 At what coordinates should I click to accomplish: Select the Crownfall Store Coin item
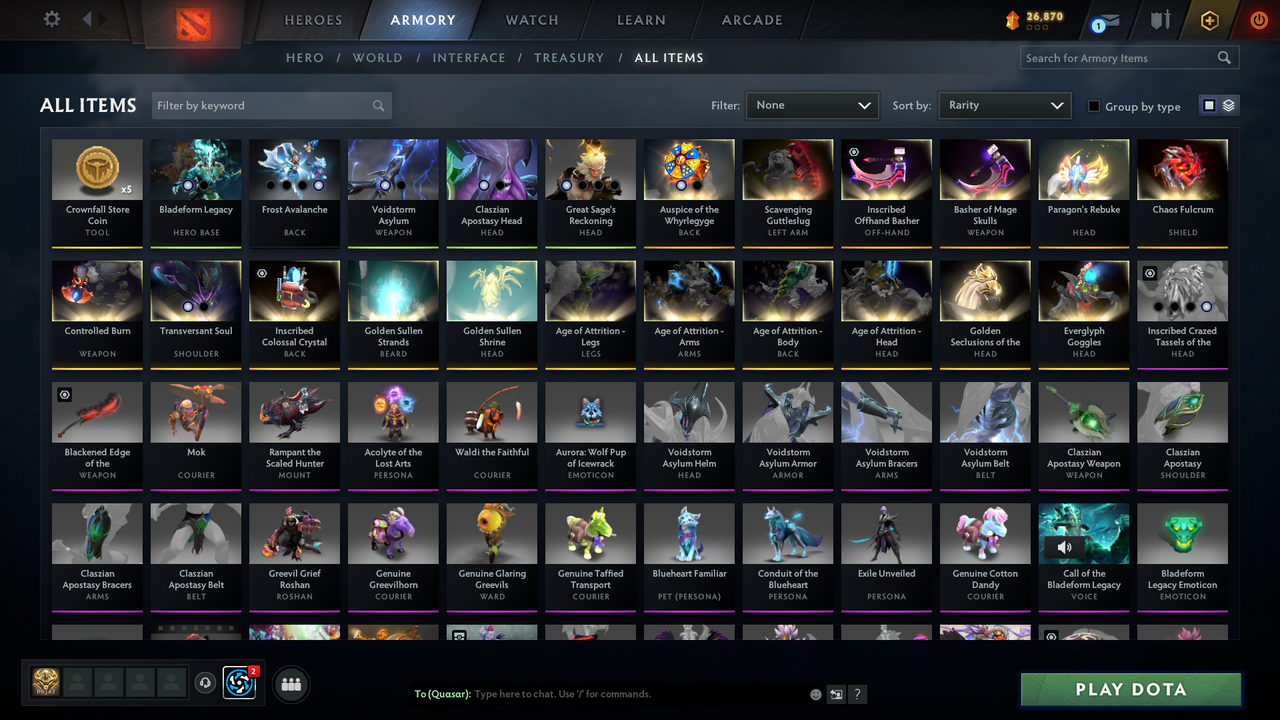96,192
